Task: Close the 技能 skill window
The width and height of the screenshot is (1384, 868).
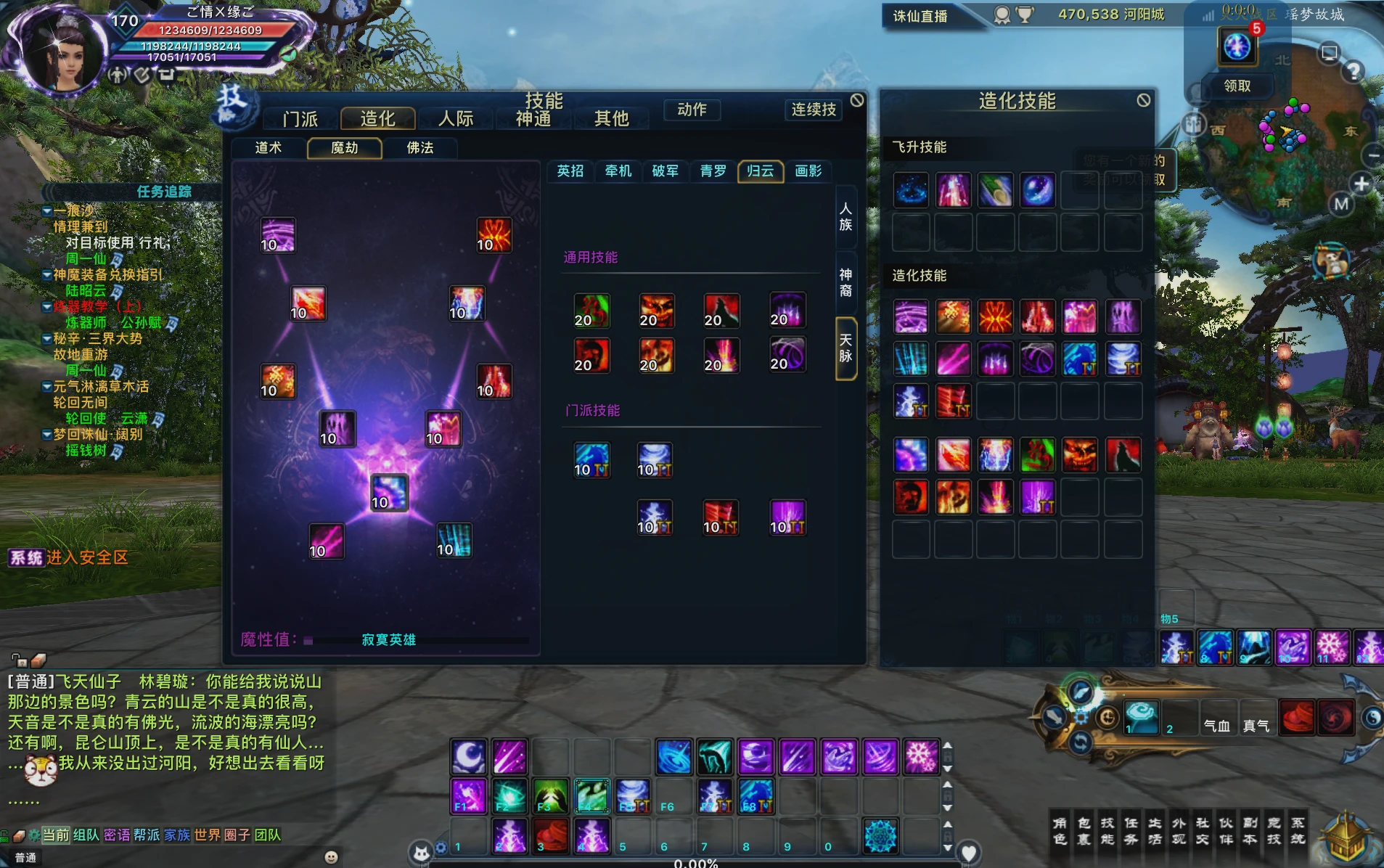Action: click(857, 100)
